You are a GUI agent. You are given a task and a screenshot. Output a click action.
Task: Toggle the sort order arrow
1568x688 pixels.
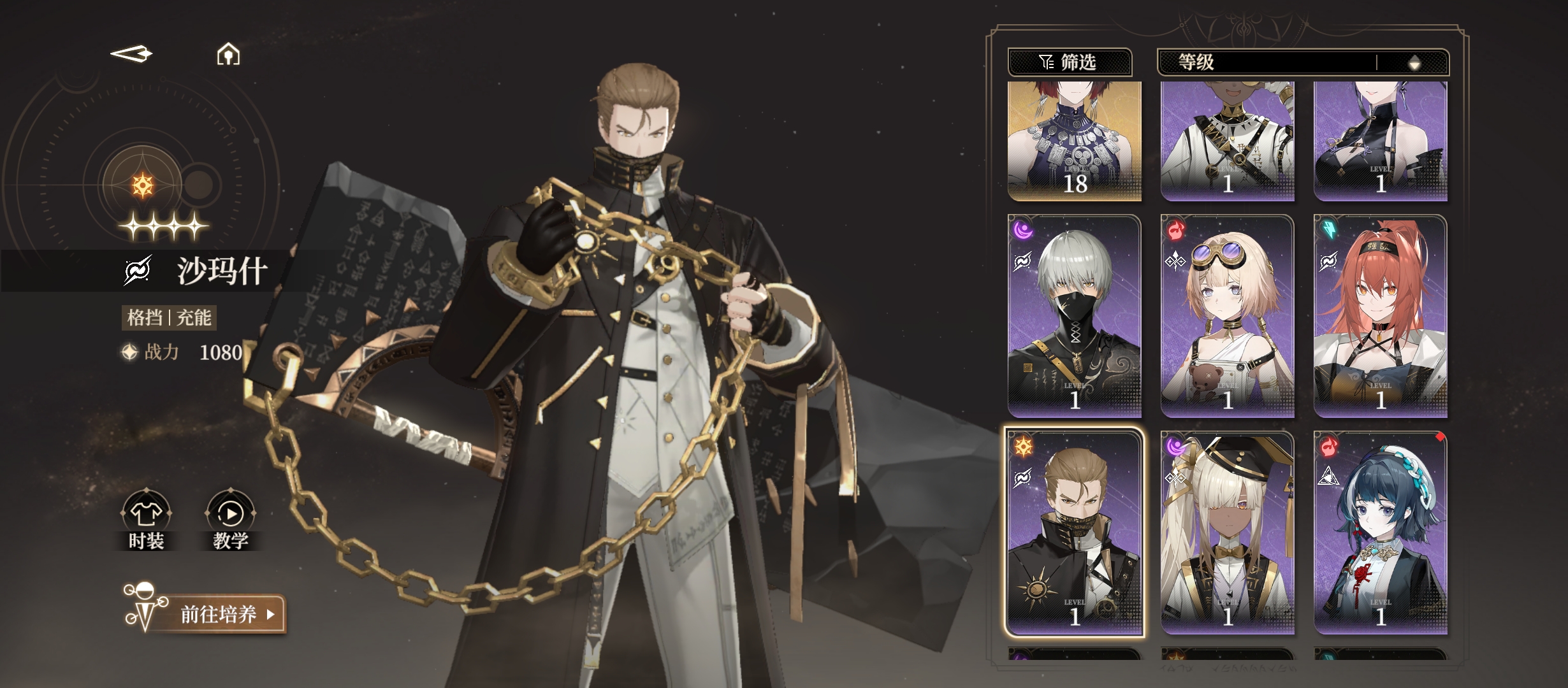[1414, 62]
